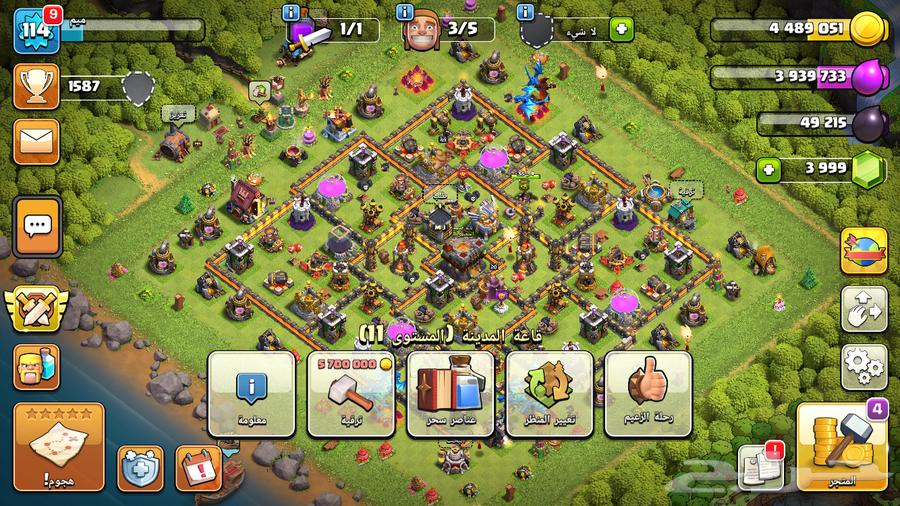Open the layout editor hand icon
Screen dimensions: 900x506
(x=864, y=310)
